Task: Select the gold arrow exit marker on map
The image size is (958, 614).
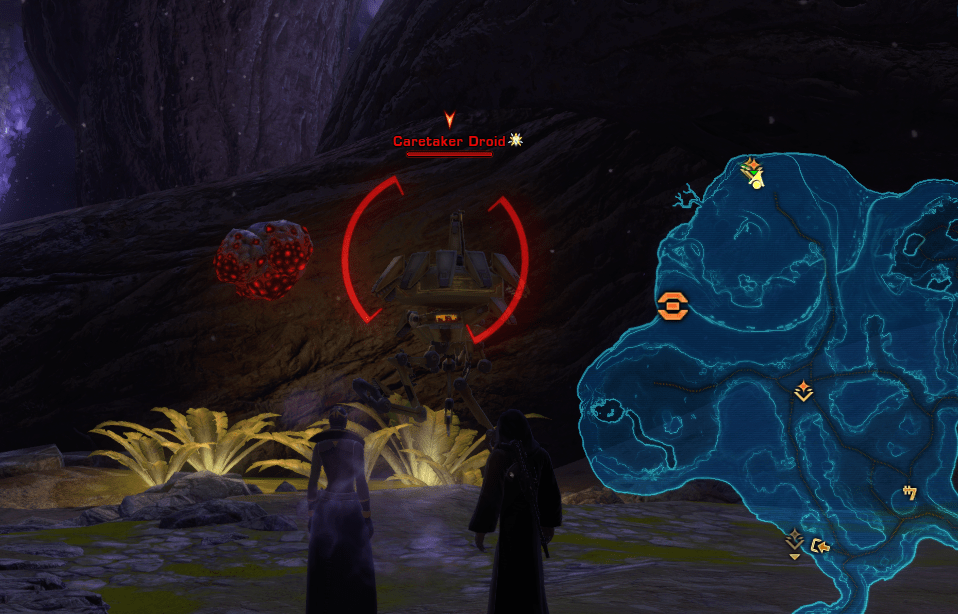Action: (822, 545)
